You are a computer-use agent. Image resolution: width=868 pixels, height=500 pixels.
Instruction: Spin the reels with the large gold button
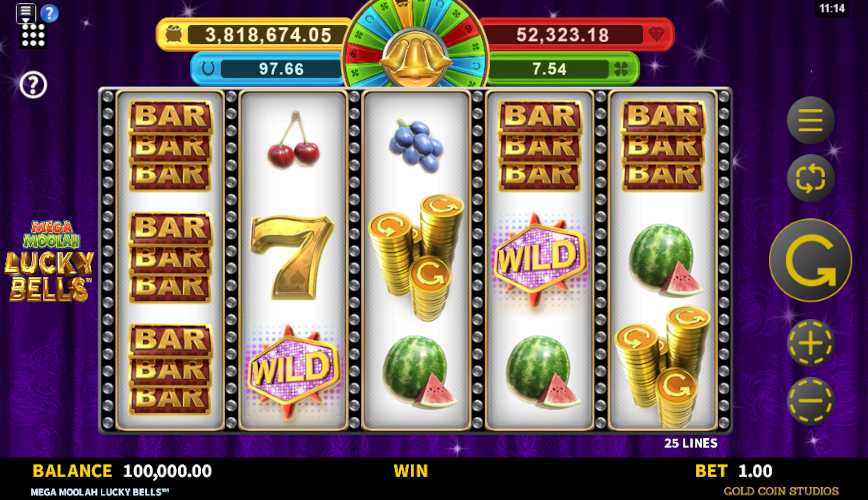(x=810, y=260)
